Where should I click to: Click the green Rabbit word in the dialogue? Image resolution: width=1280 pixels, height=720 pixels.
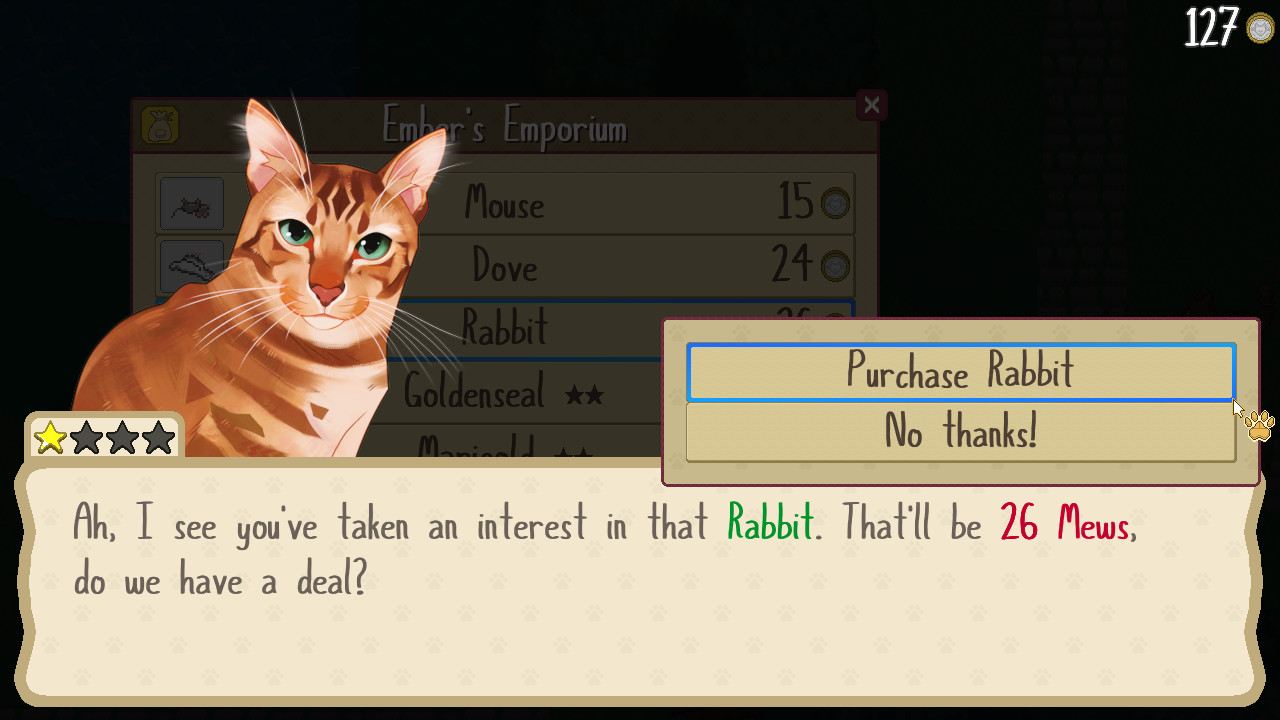(x=769, y=524)
